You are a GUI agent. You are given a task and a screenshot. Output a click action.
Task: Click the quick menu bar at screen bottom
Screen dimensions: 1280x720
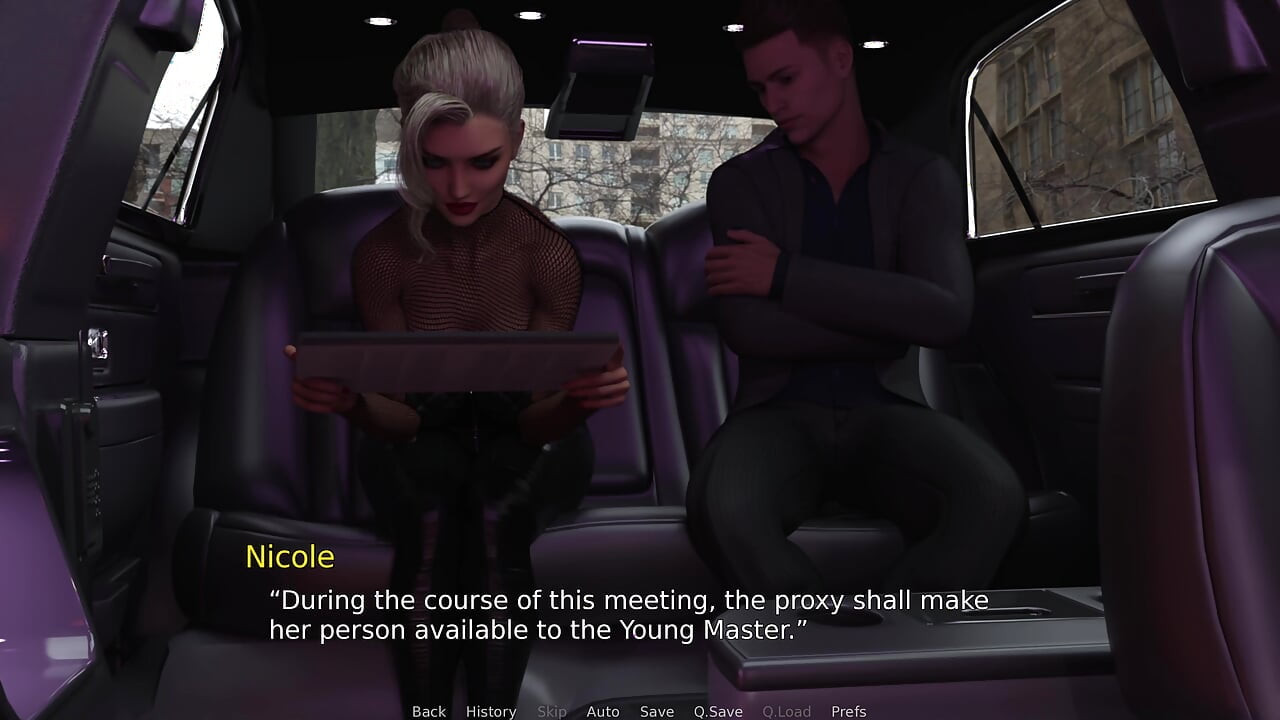pos(640,711)
